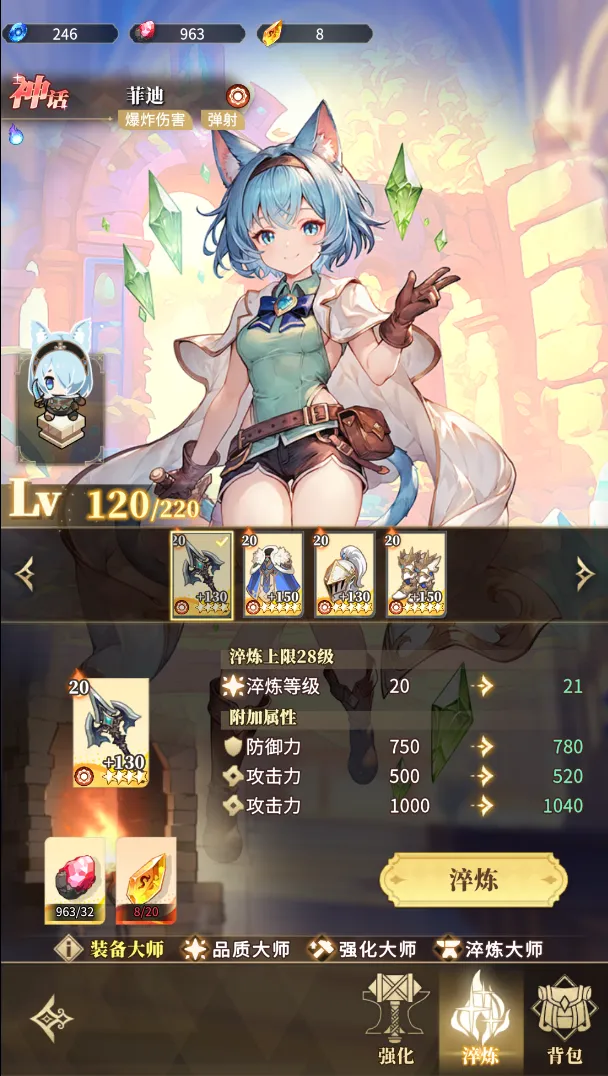Choose the blue robe equipment slot

[273, 575]
